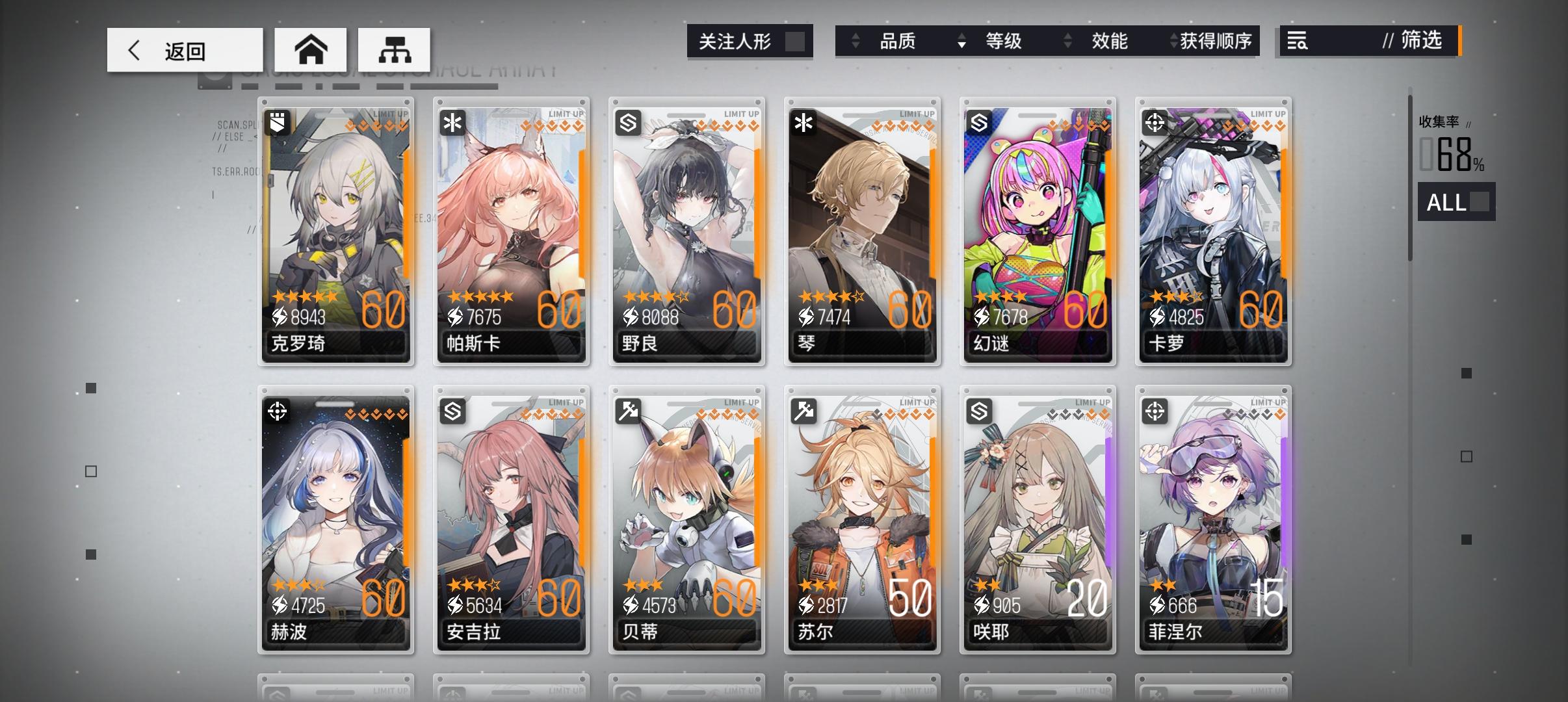Select the class emblem icon on 幻谜's card
This screenshot has width=1568, height=702.
(x=980, y=122)
